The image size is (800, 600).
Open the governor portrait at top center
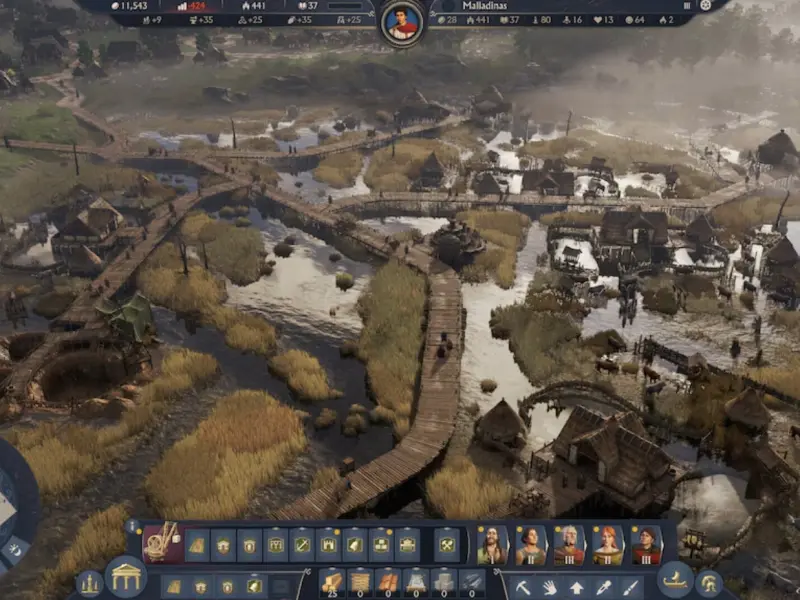403,21
